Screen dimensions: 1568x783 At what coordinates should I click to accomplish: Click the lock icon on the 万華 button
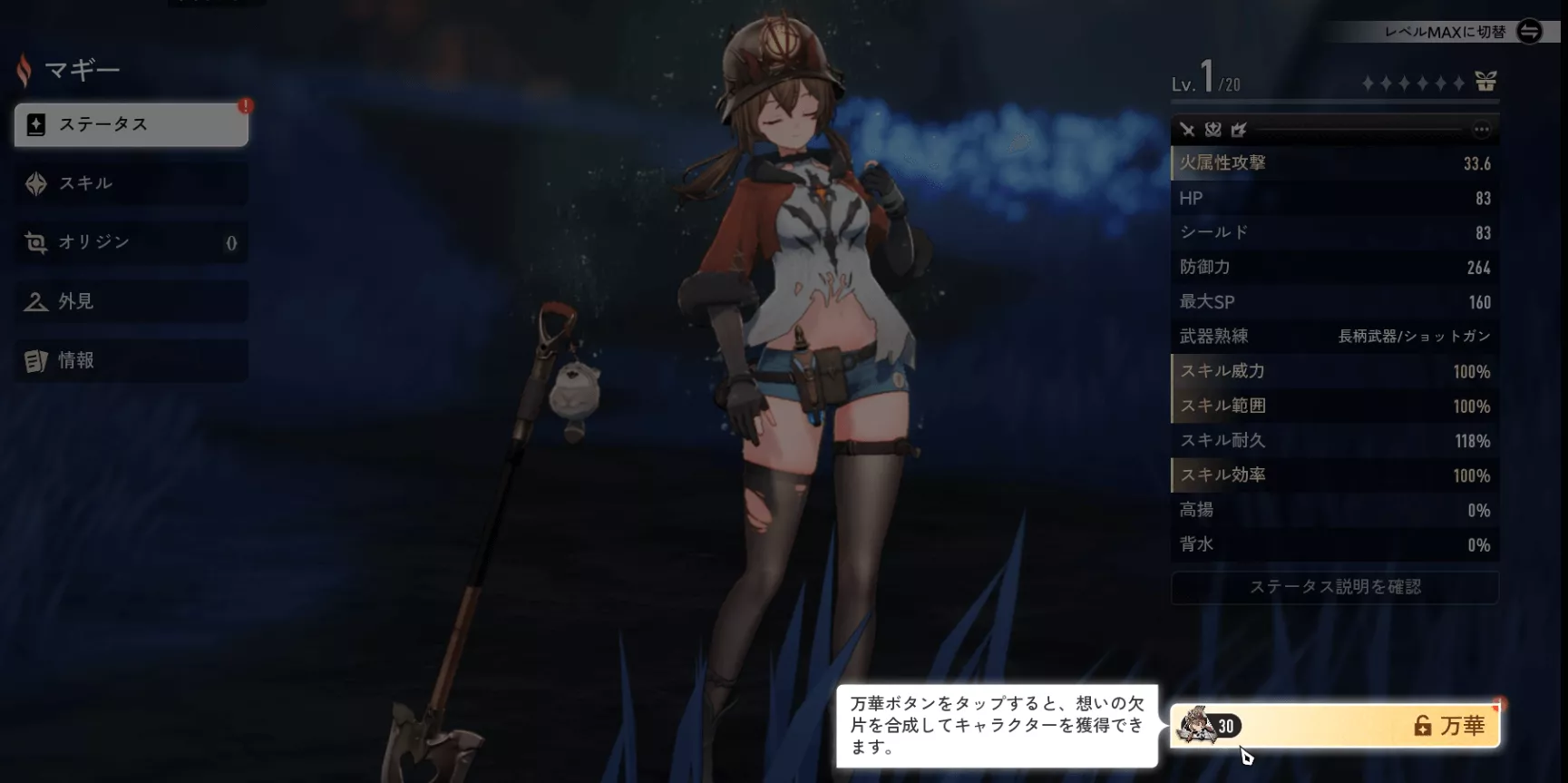[1421, 724]
